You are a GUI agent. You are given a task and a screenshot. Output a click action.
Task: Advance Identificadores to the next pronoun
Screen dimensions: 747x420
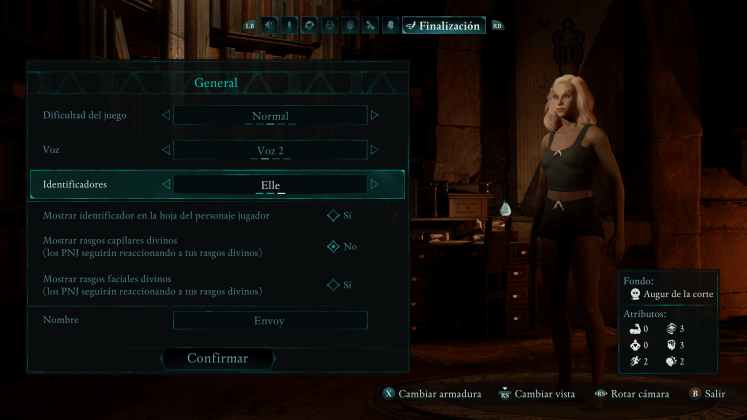[375, 184]
